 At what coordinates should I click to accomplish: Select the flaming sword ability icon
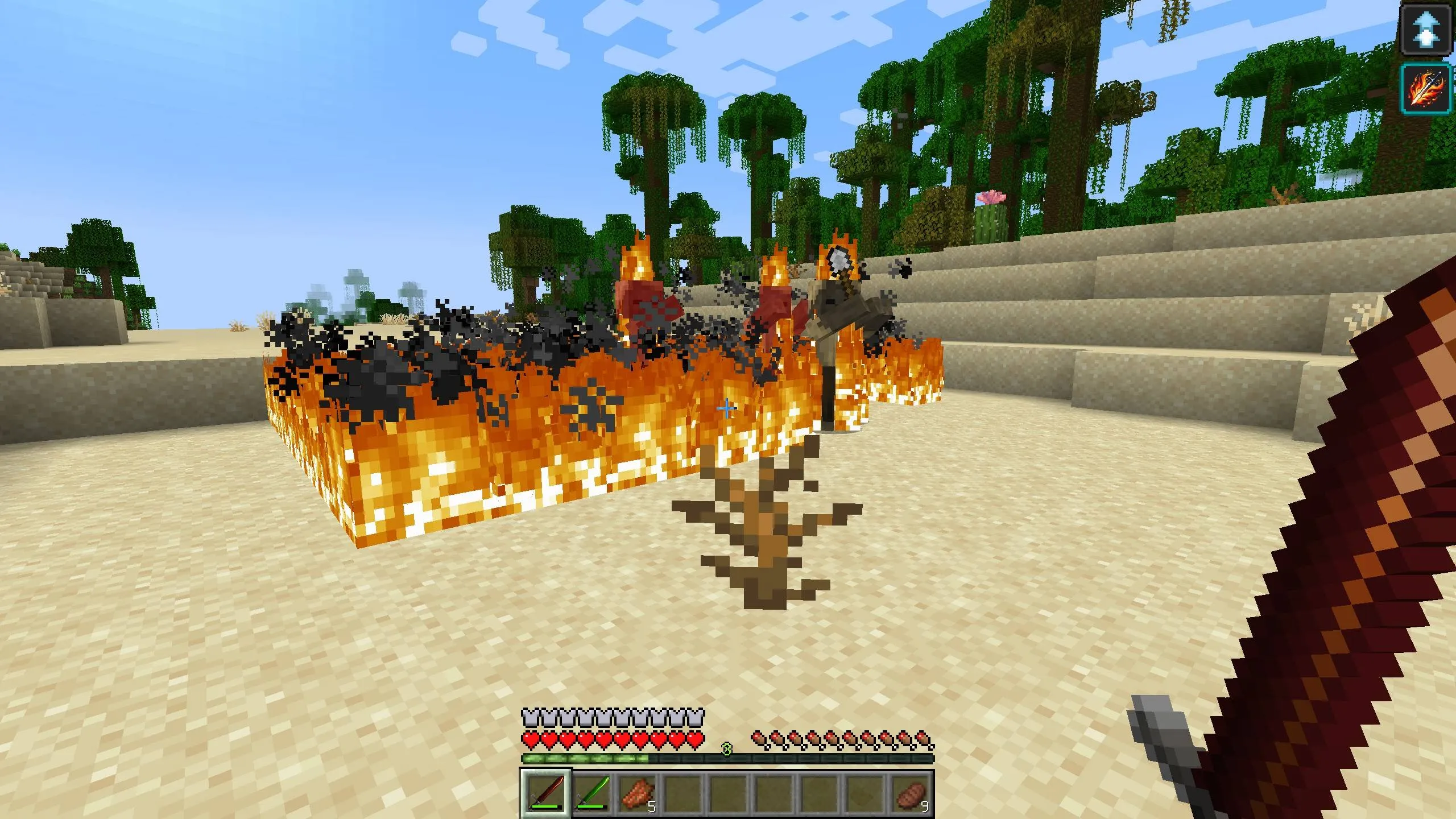pyautogui.click(x=1426, y=87)
